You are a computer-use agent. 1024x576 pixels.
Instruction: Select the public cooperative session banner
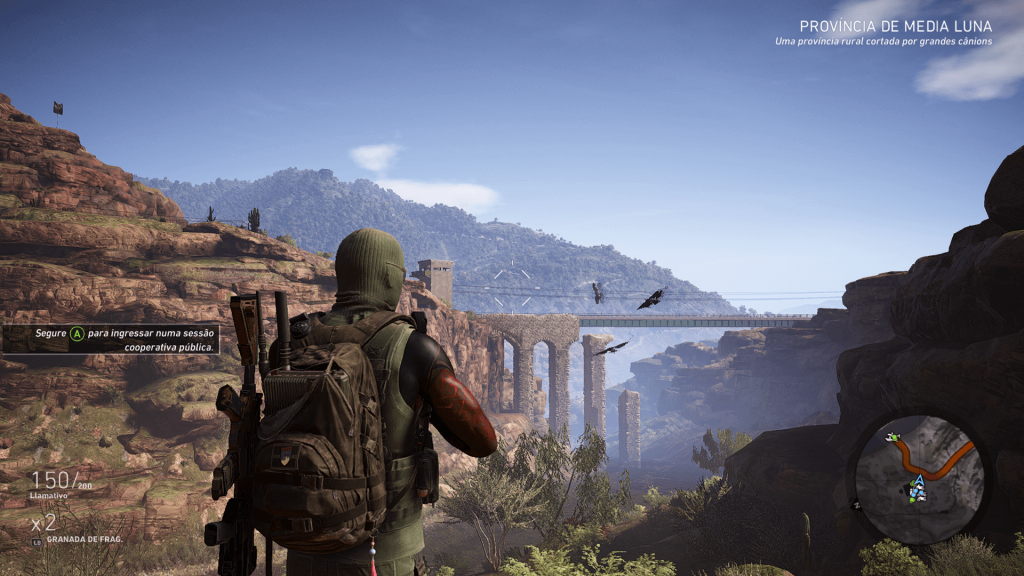111,339
